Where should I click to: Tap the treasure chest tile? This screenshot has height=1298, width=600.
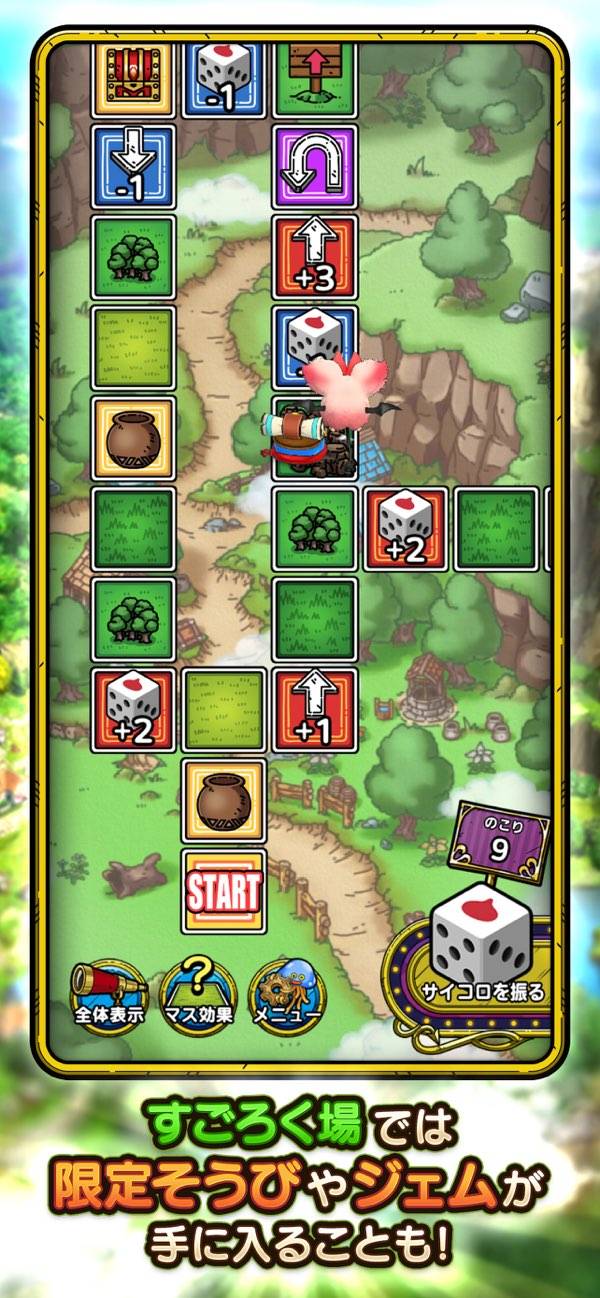pyautogui.click(x=134, y=76)
